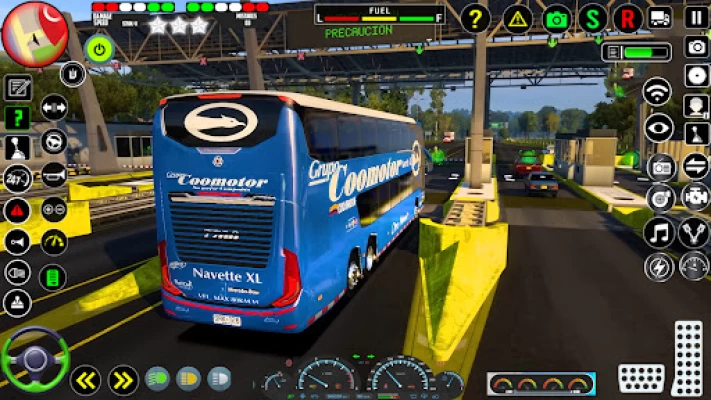711x400 pixels.
Task: Toggle the eye view icon
Action: [658, 127]
